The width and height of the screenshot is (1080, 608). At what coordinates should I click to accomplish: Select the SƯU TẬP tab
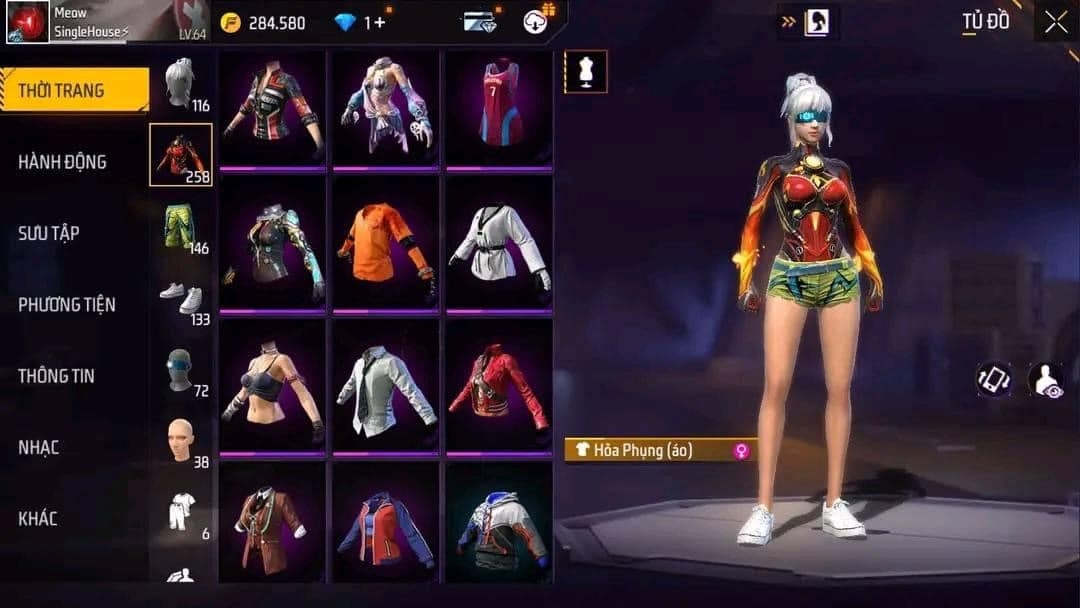point(48,233)
